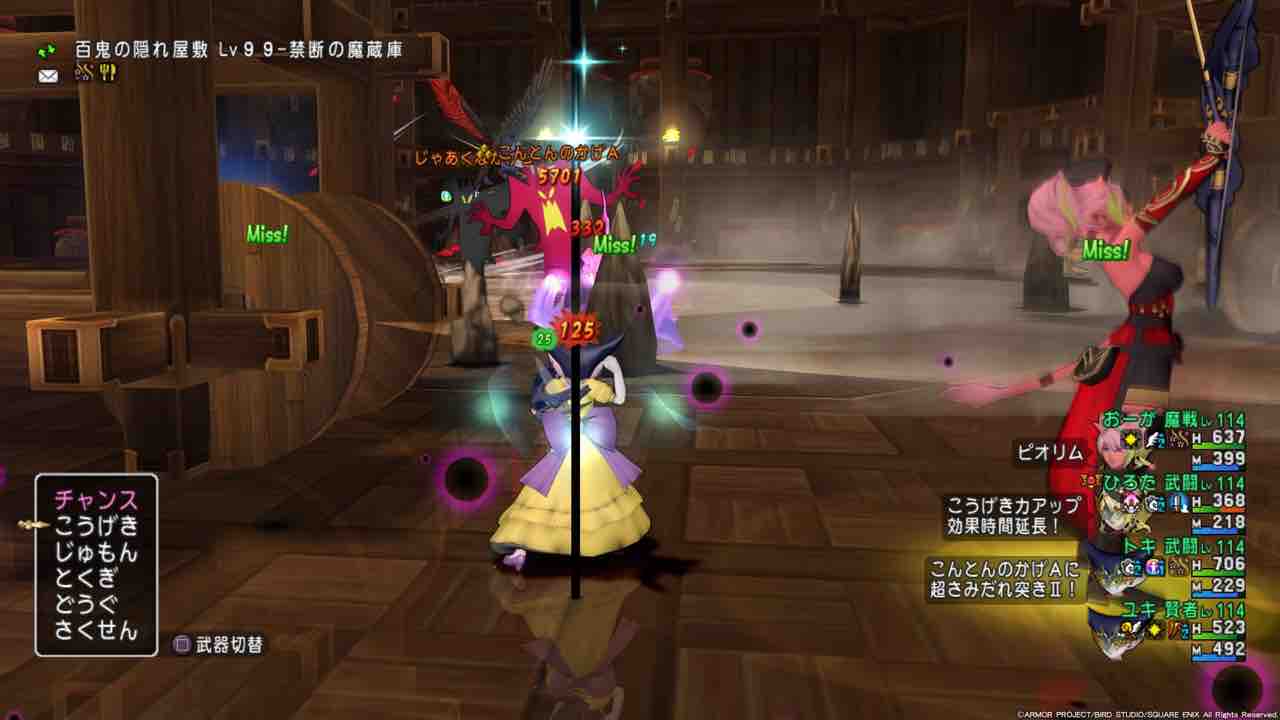Click the pink paw buff icon beside ひるた

(1130, 502)
